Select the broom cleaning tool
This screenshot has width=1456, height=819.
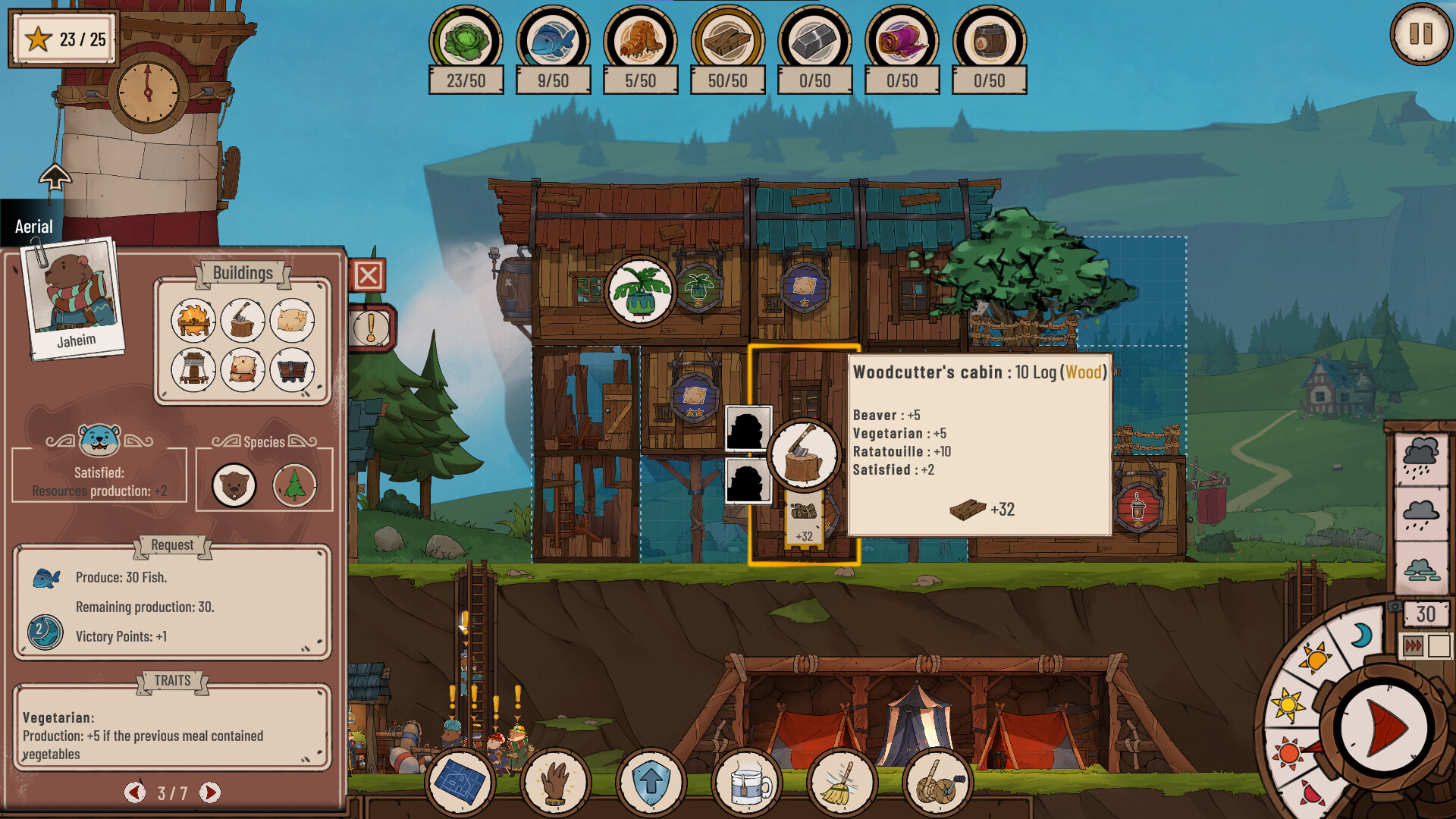tap(840, 782)
